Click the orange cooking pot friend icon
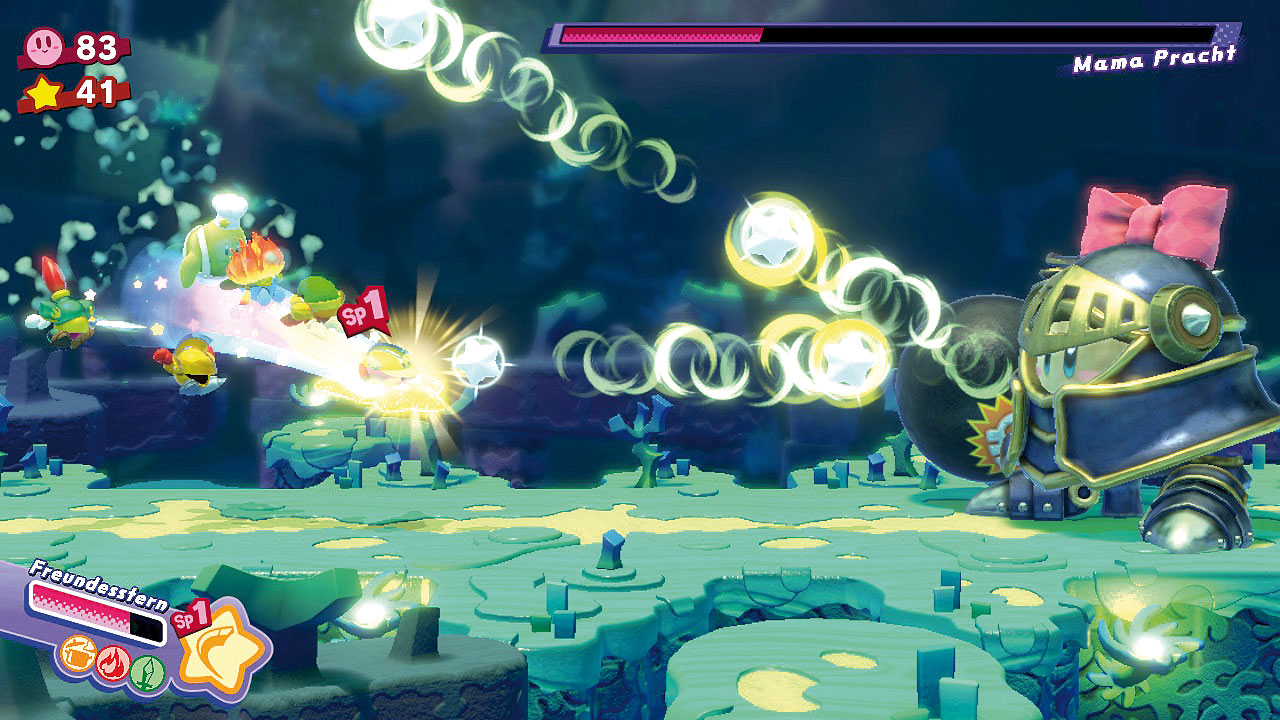This screenshot has height=720, width=1280. (x=77, y=655)
